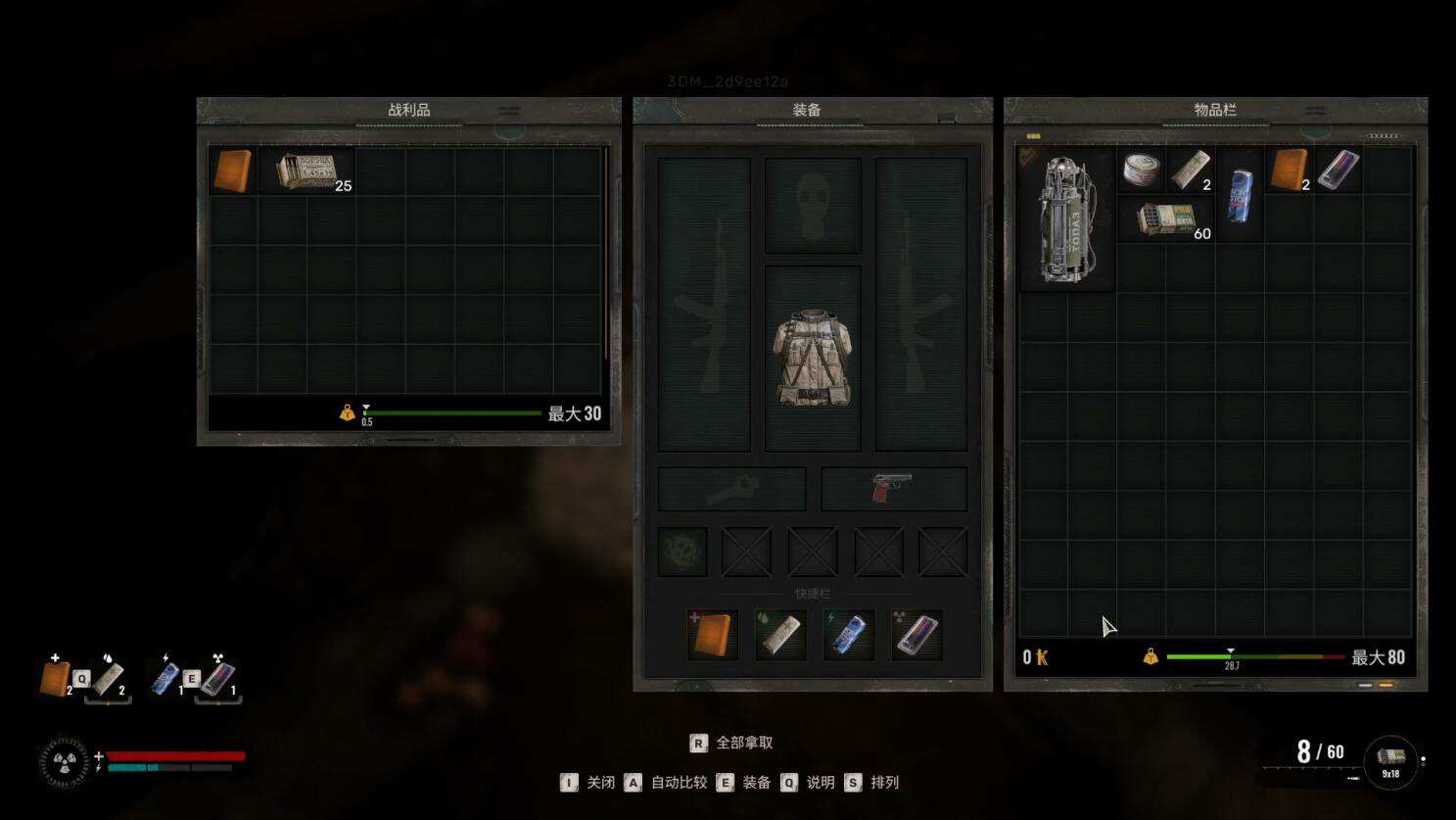Screen dimensions: 1456x820
Task: Select the medkit stack of 2 in inventory
Action: pyautogui.click(x=1289, y=169)
